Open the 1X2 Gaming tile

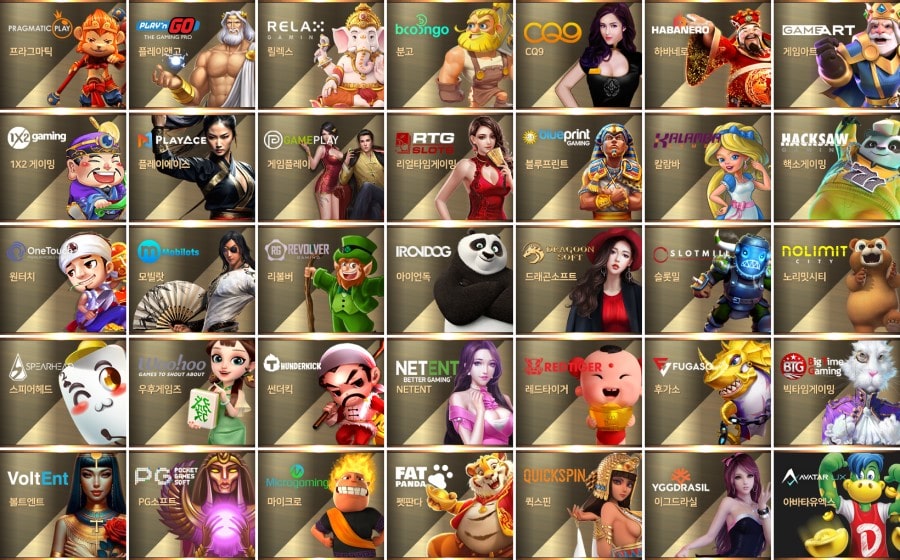click(x=63, y=167)
